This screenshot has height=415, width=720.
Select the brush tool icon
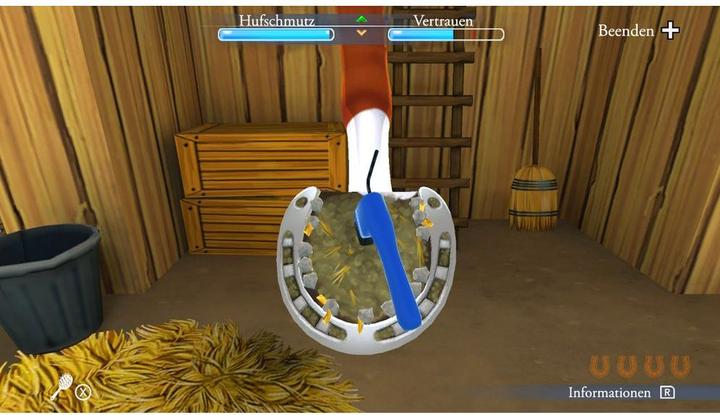pos(61,386)
